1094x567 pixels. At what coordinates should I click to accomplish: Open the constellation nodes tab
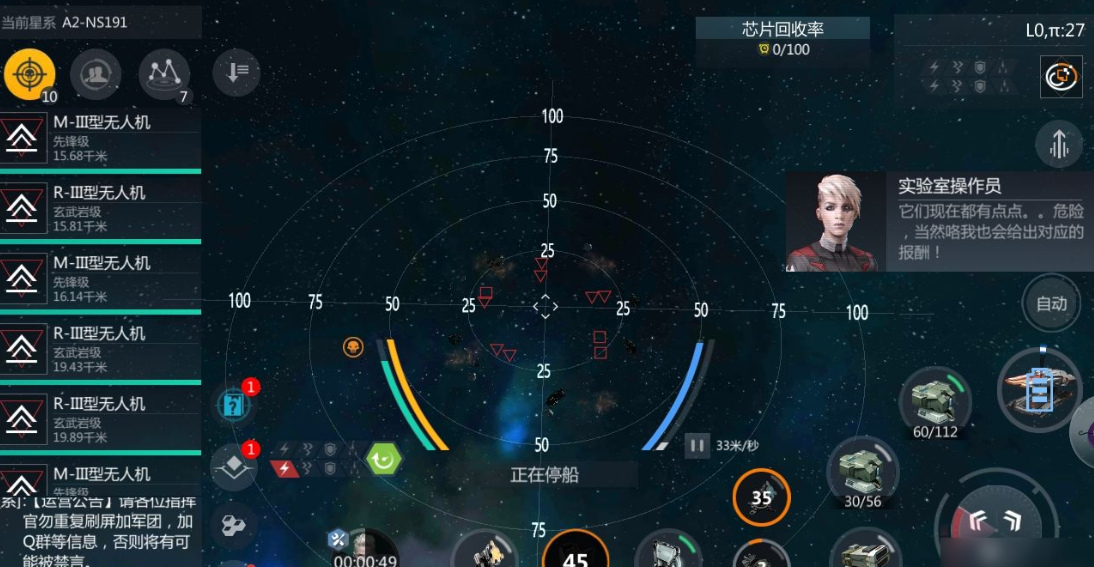click(x=164, y=73)
